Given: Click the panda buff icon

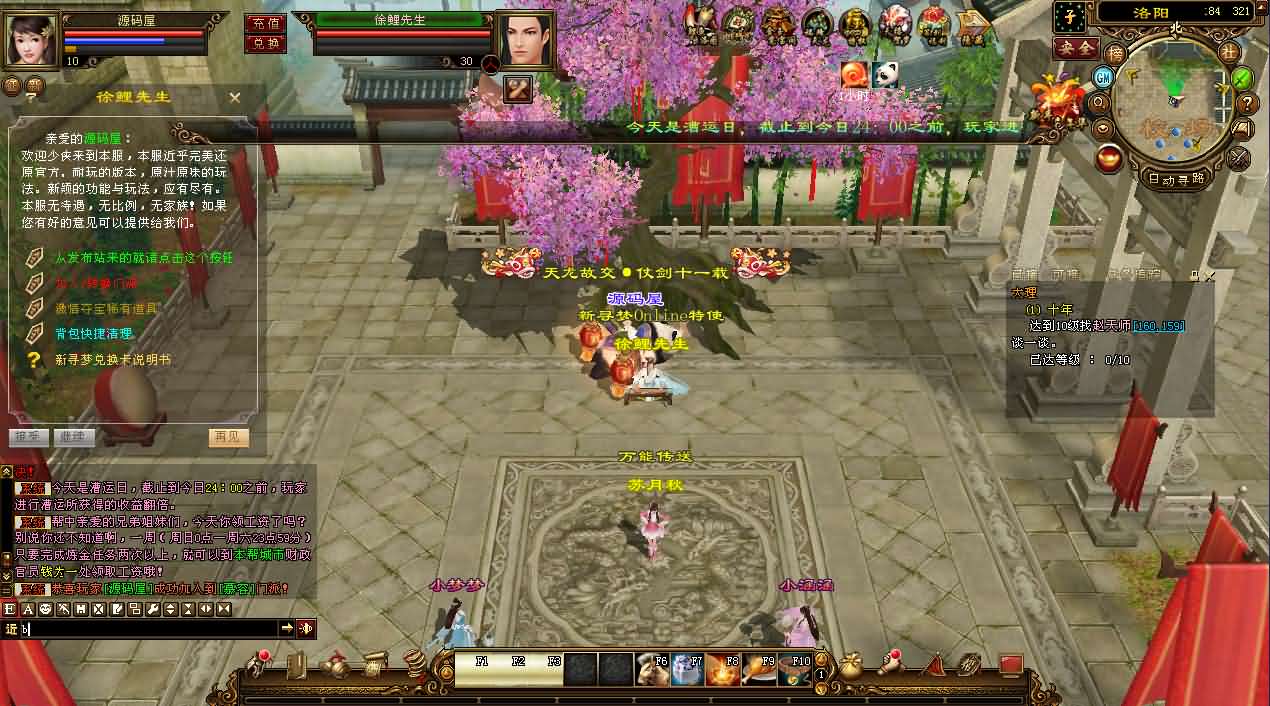Looking at the screenshot, I should coord(884,74).
